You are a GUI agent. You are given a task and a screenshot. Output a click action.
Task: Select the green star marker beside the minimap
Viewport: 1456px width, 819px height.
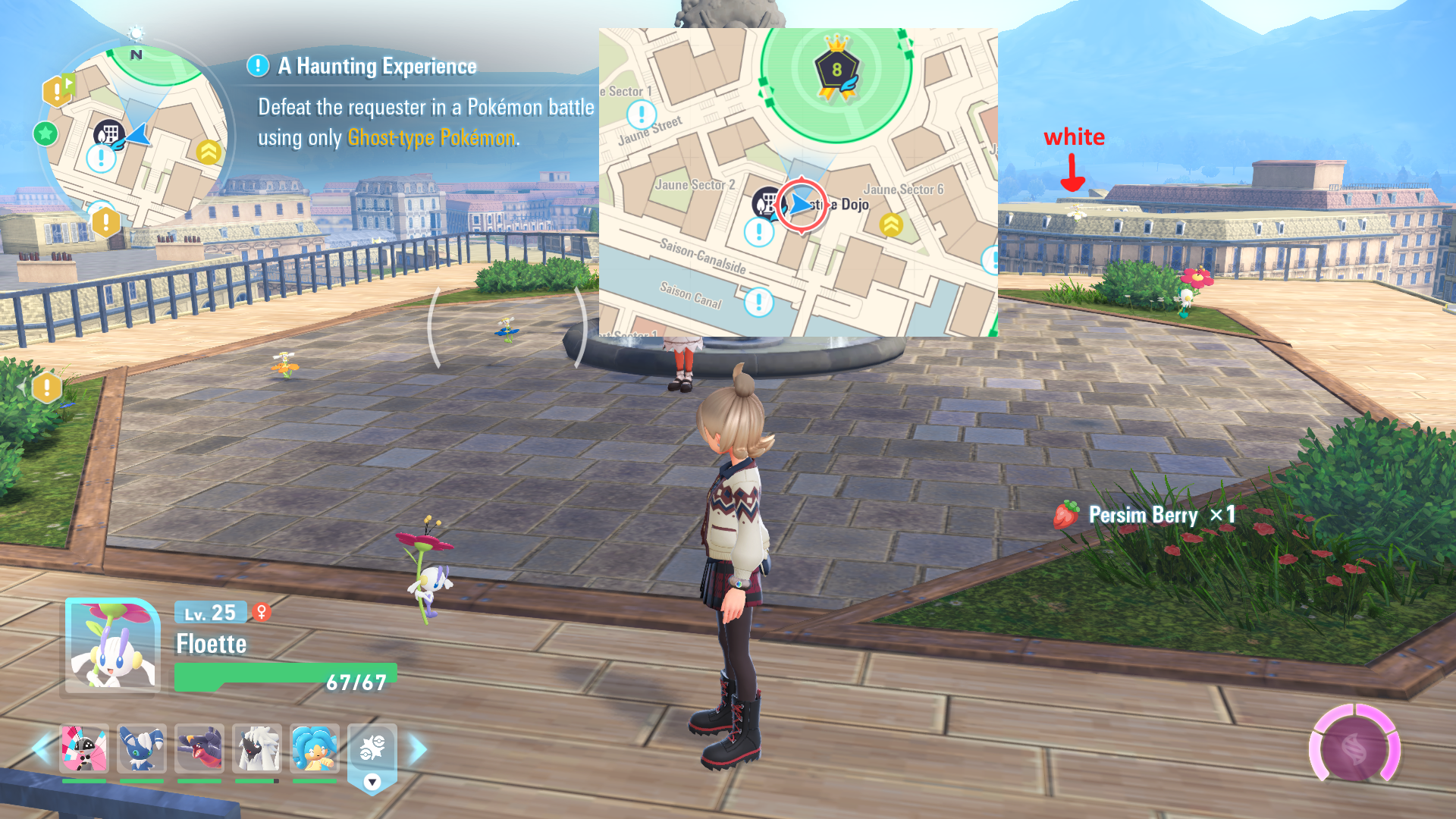click(x=45, y=134)
